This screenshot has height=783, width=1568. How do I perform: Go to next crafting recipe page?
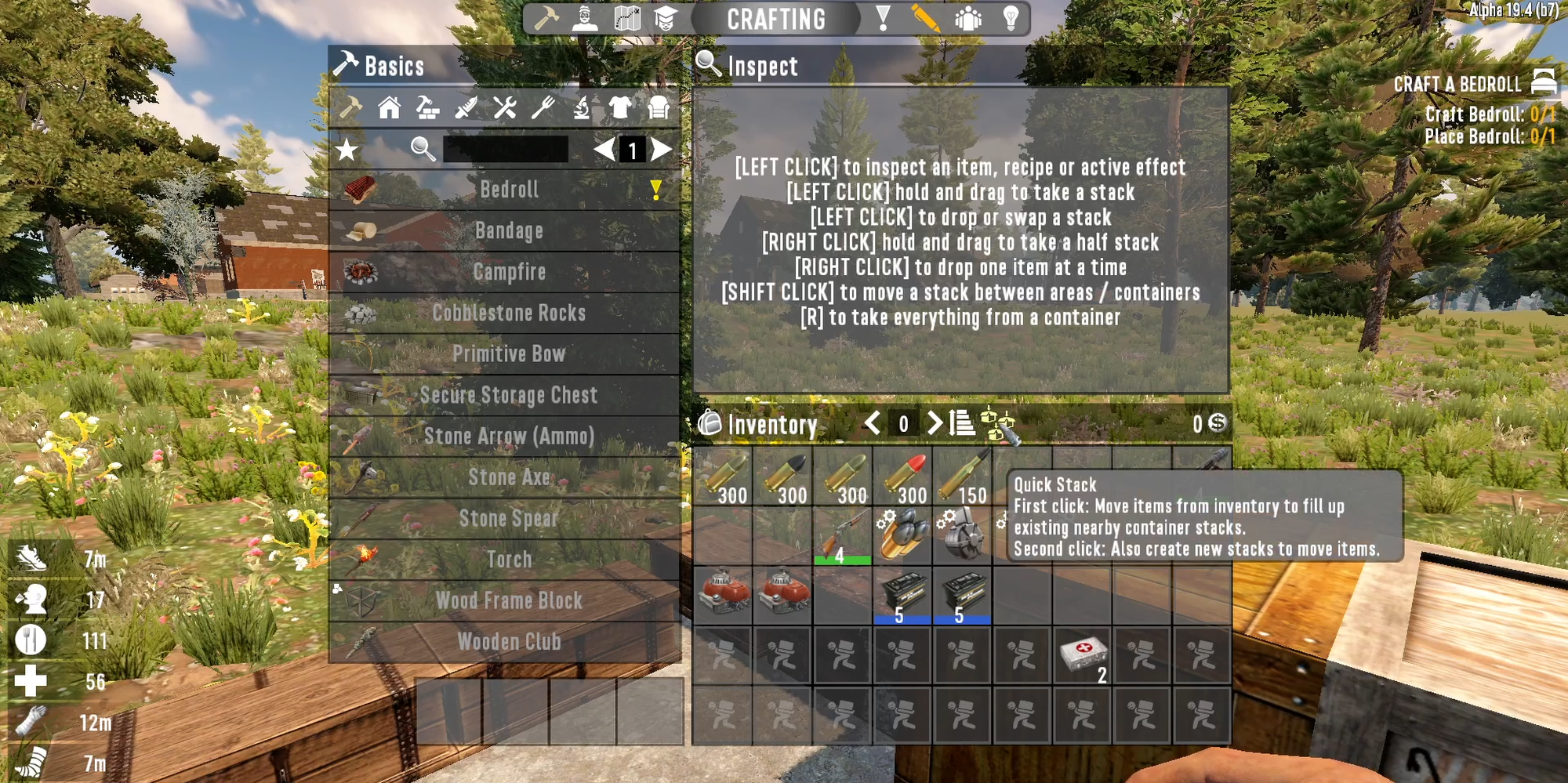pos(661,150)
